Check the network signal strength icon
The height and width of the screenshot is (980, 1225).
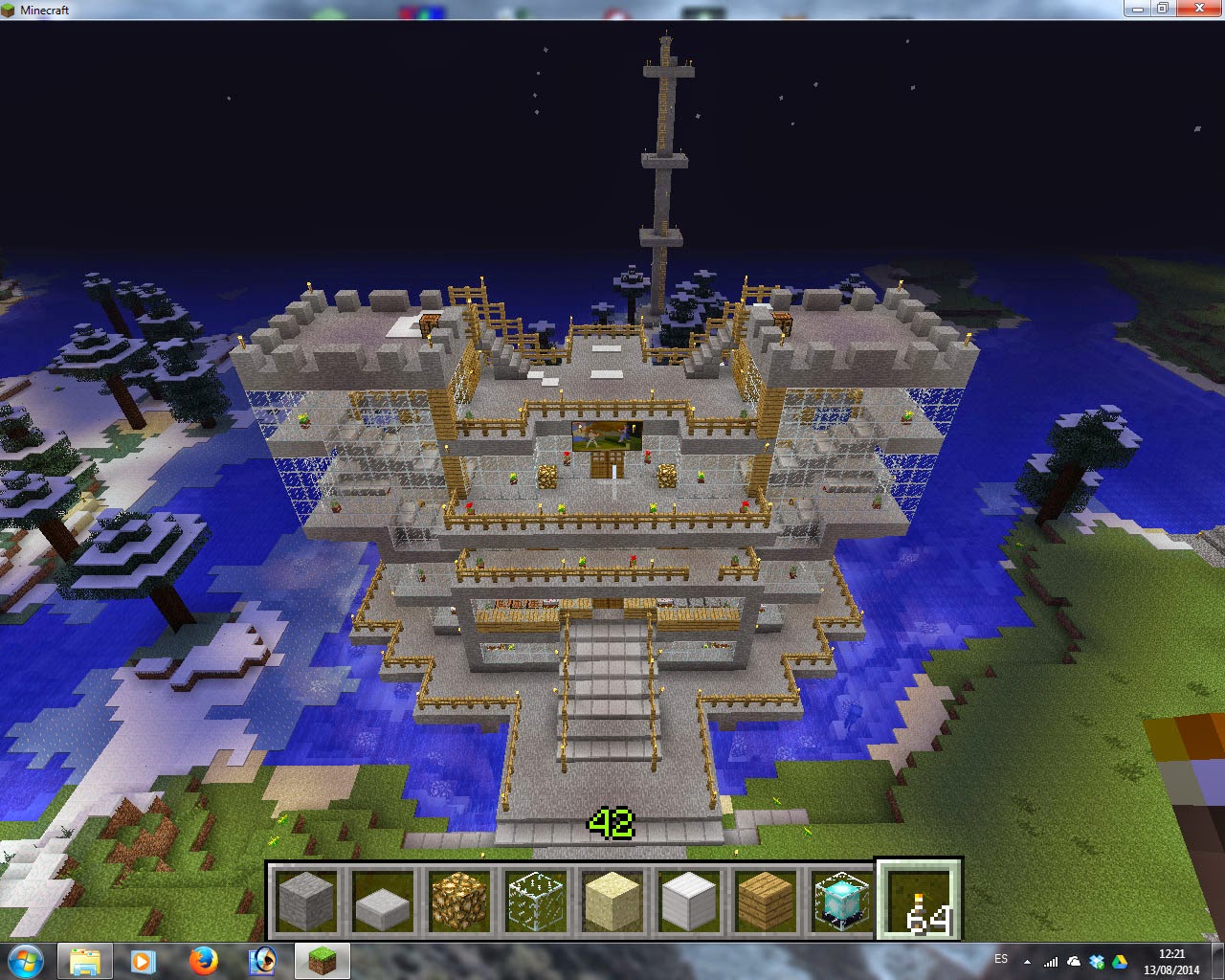(x=1051, y=960)
